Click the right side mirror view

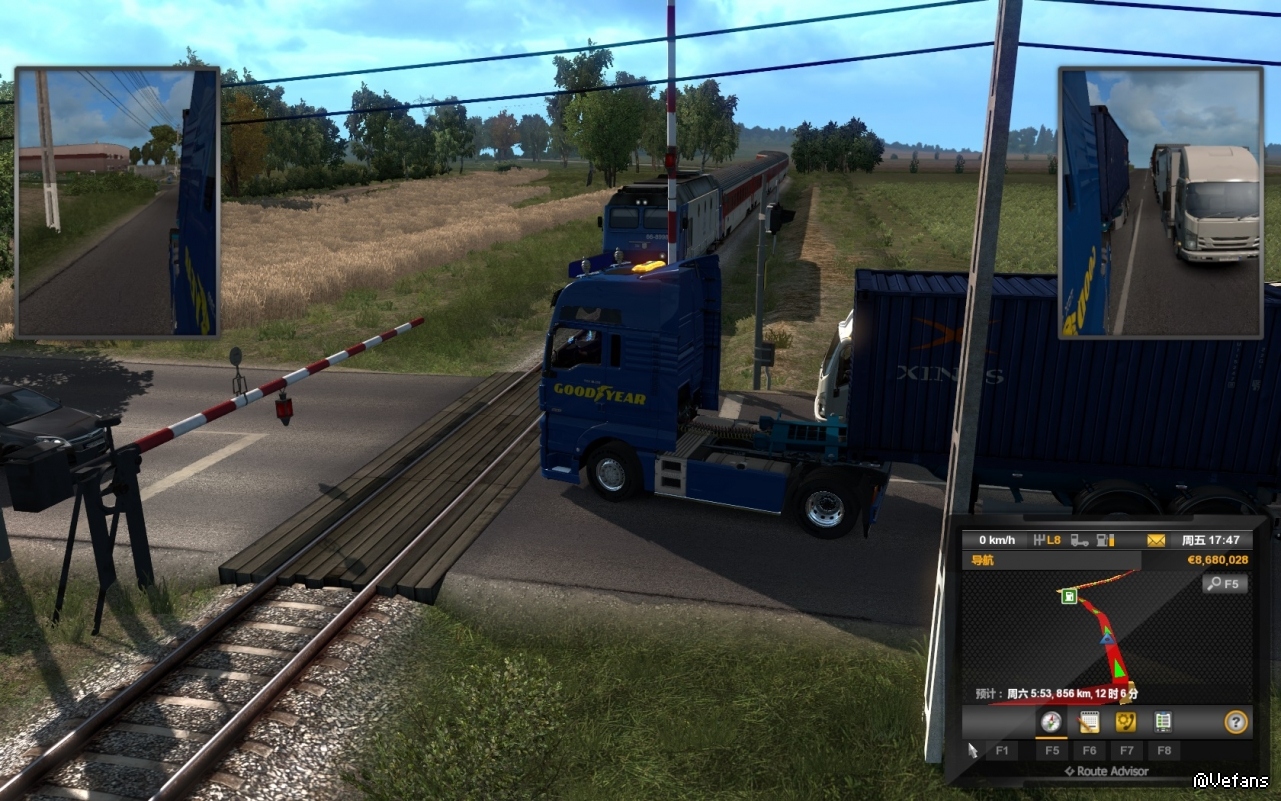pyautogui.click(x=1160, y=202)
